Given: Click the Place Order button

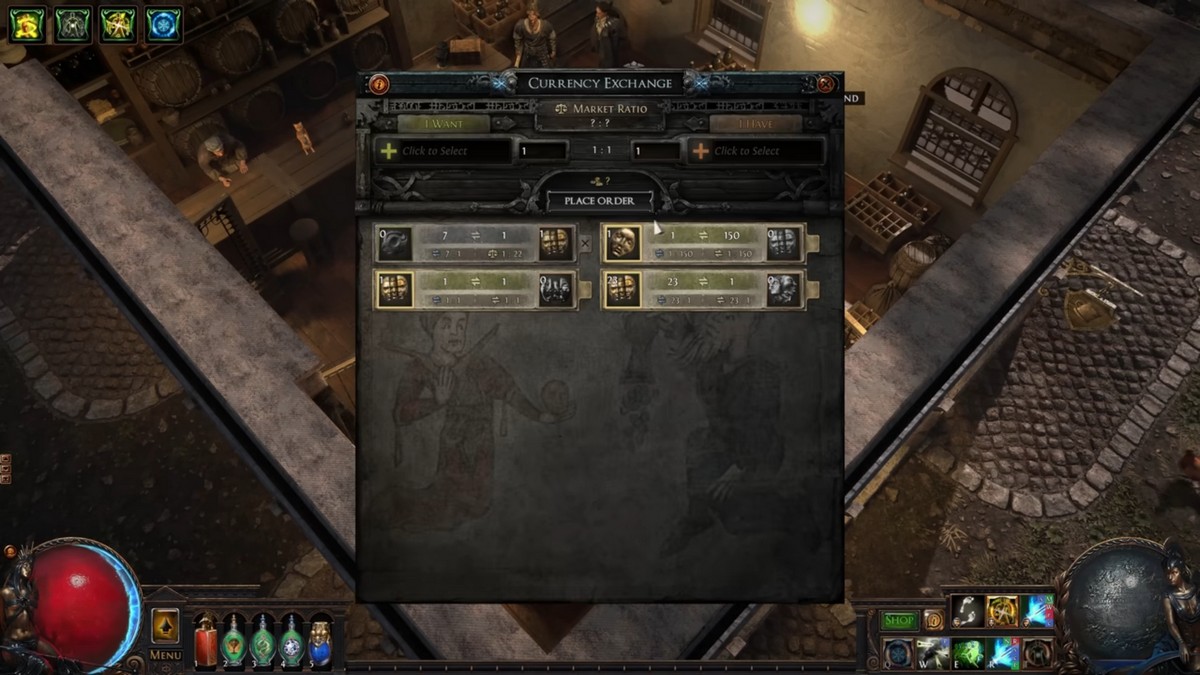Looking at the screenshot, I should [599, 201].
